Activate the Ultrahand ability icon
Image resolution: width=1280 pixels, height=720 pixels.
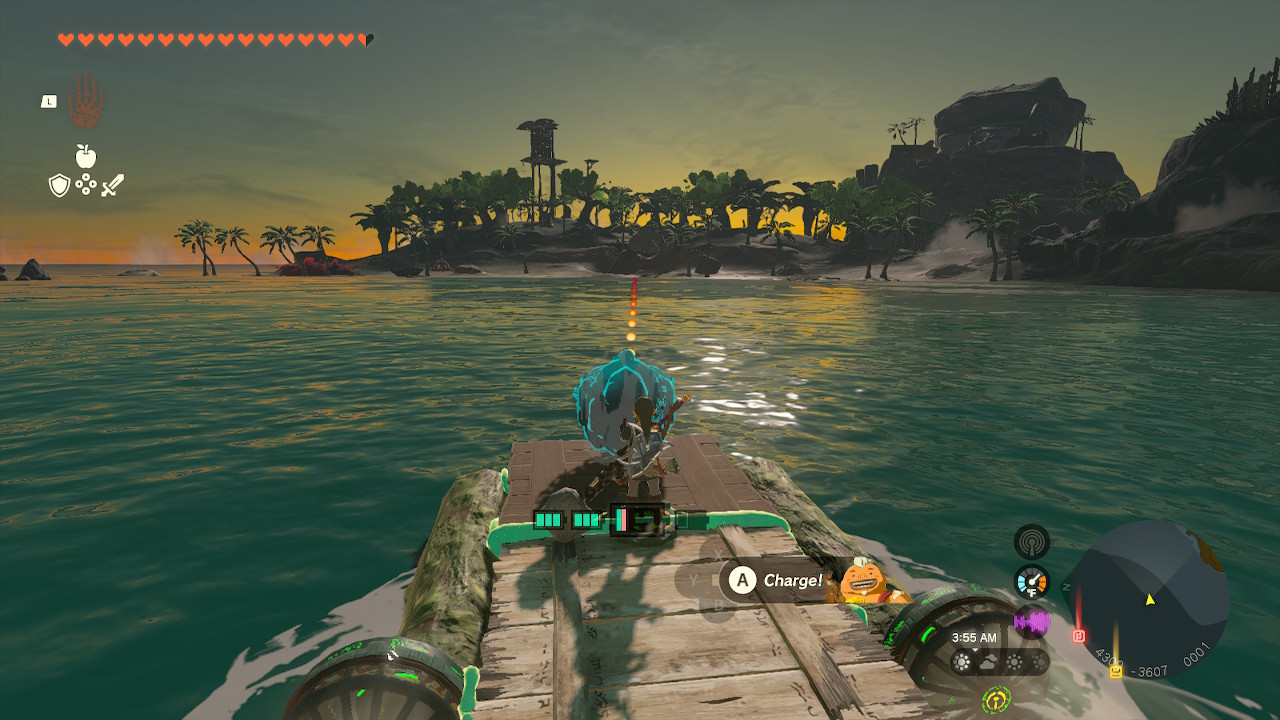pos(86,101)
